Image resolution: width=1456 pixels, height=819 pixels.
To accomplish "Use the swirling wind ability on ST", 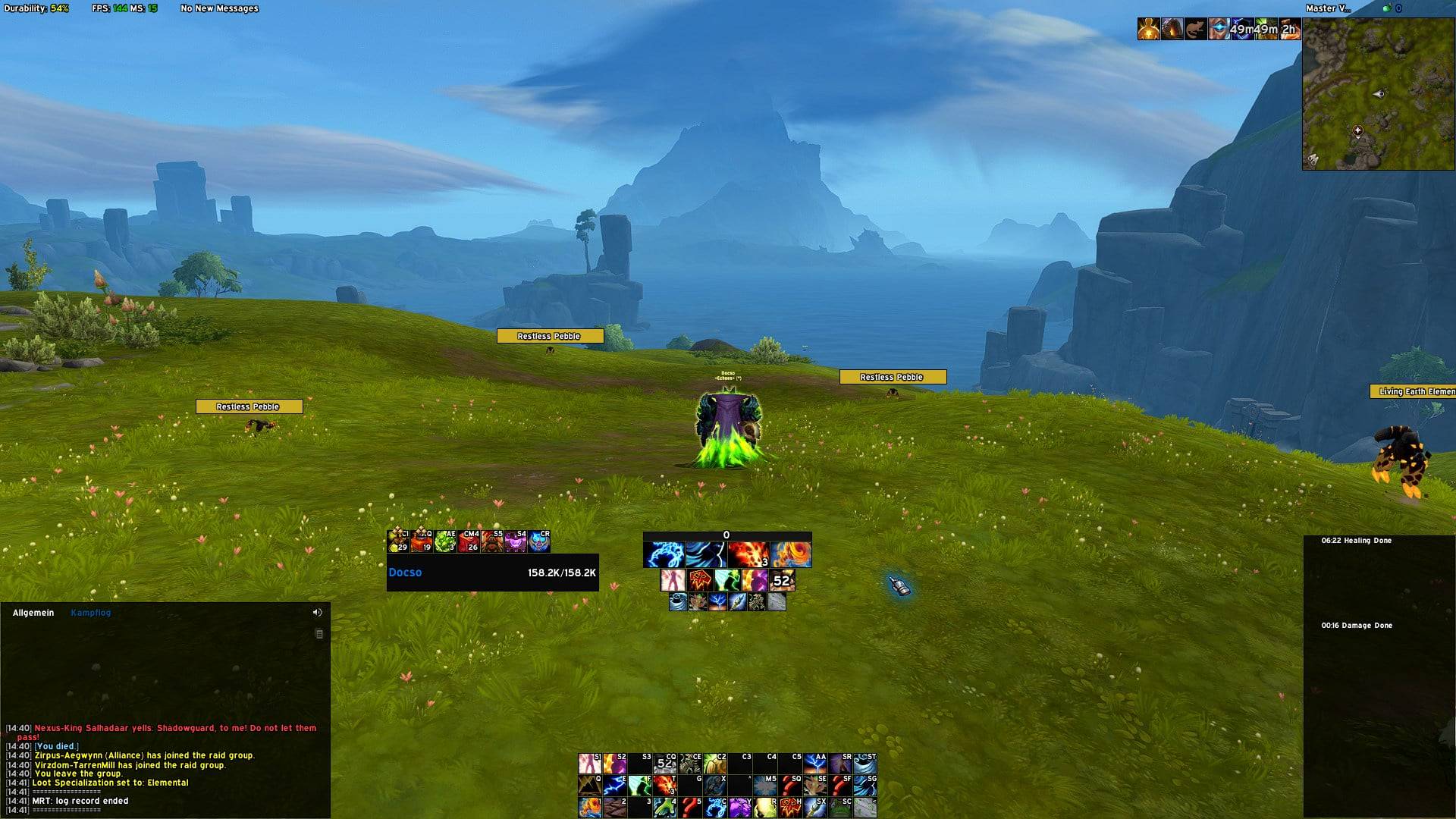I will [865, 763].
